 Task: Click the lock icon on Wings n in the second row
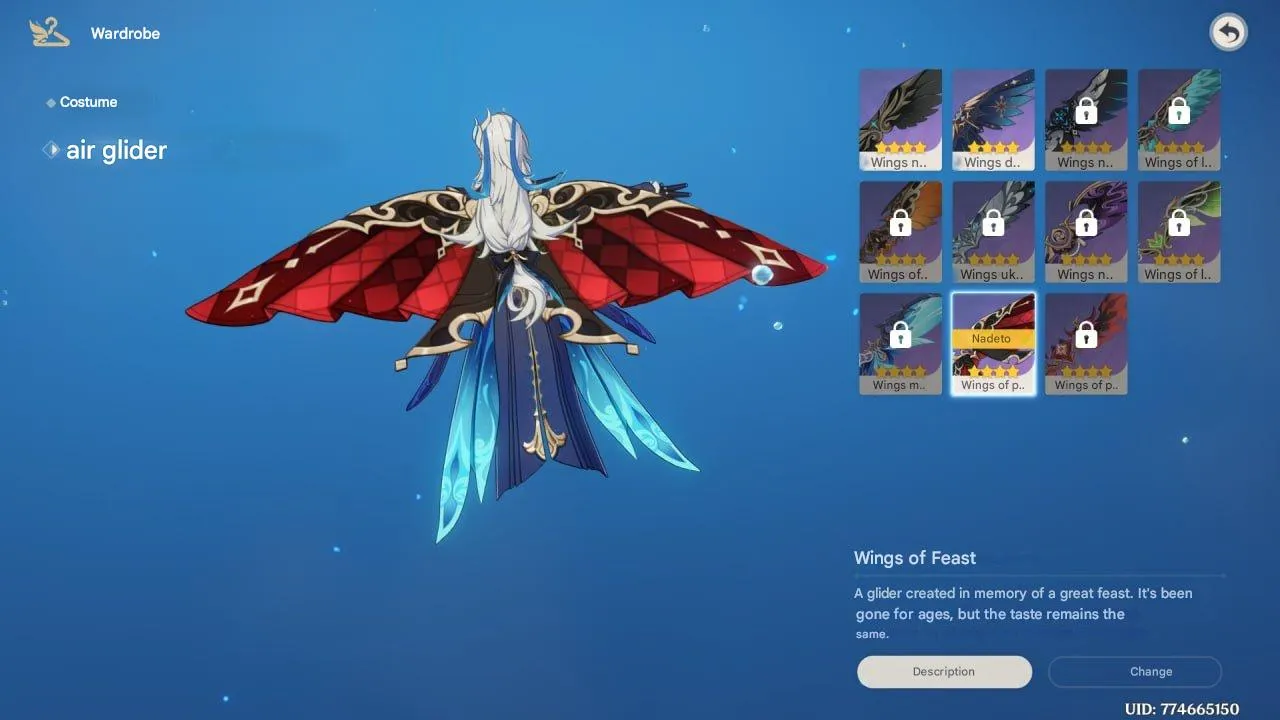(x=1086, y=222)
